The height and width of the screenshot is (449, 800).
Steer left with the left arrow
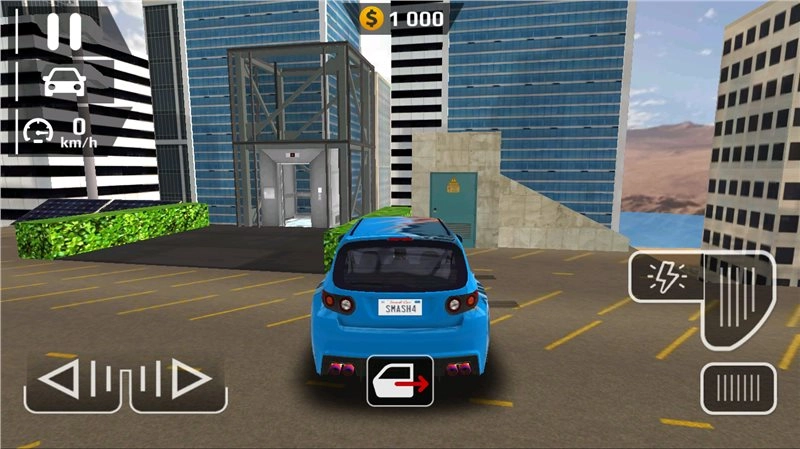click(x=72, y=380)
